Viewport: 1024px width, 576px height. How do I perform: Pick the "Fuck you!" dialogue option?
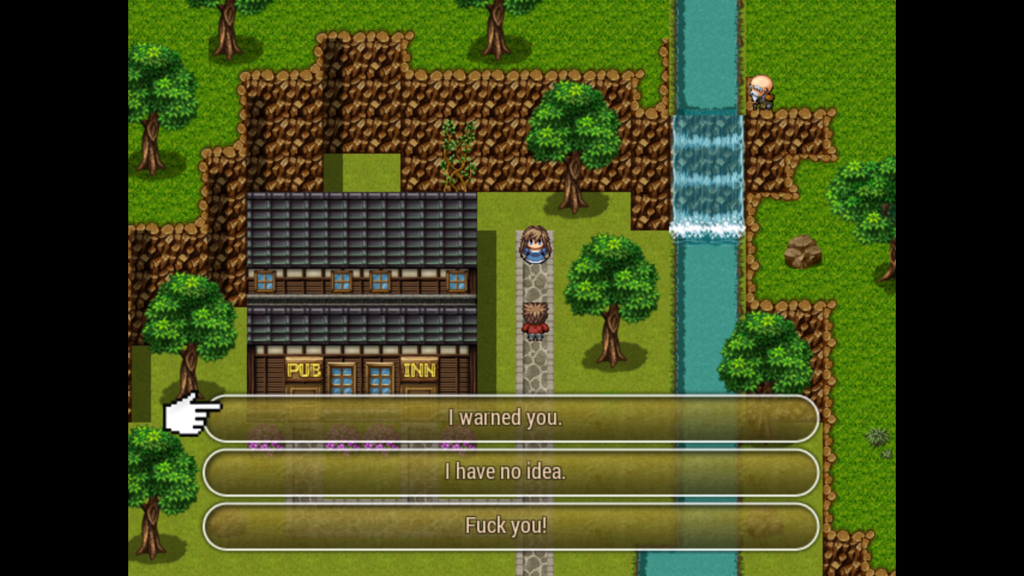(x=510, y=526)
